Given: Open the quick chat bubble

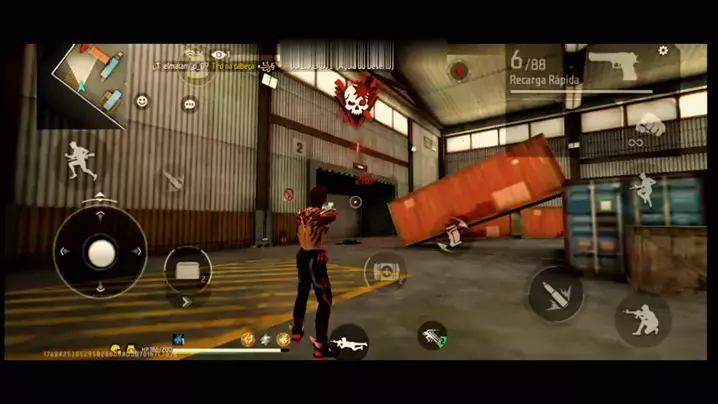Looking at the screenshot, I should (189, 104).
